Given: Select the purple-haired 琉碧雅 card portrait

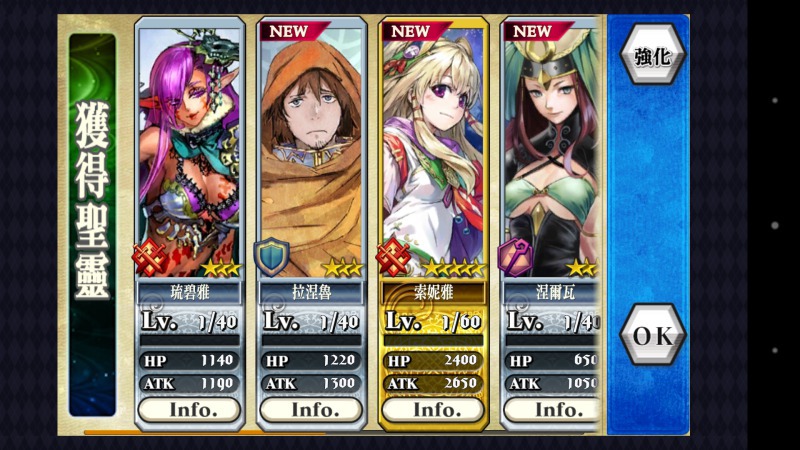Looking at the screenshot, I should (x=189, y=150).
